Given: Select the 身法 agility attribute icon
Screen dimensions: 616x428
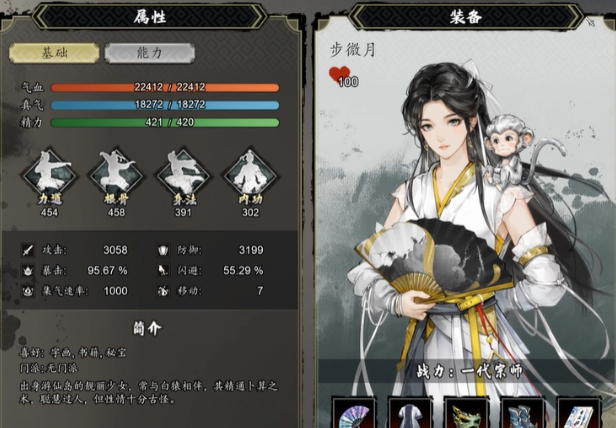Looking at the screenshot, I should coord(181,175).
